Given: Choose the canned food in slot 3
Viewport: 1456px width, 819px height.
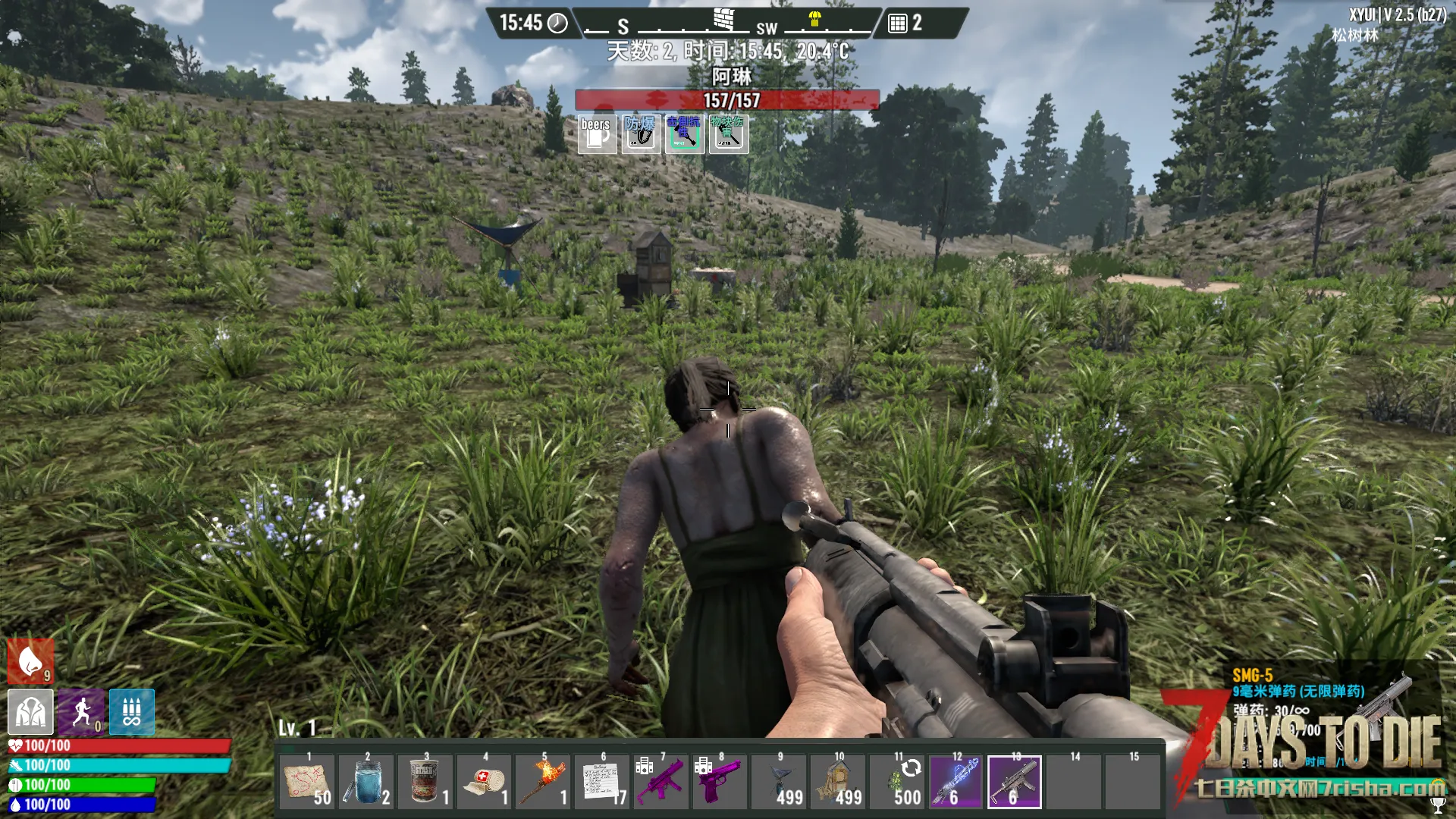Looking at the screenshot, I should pos(425,782).
